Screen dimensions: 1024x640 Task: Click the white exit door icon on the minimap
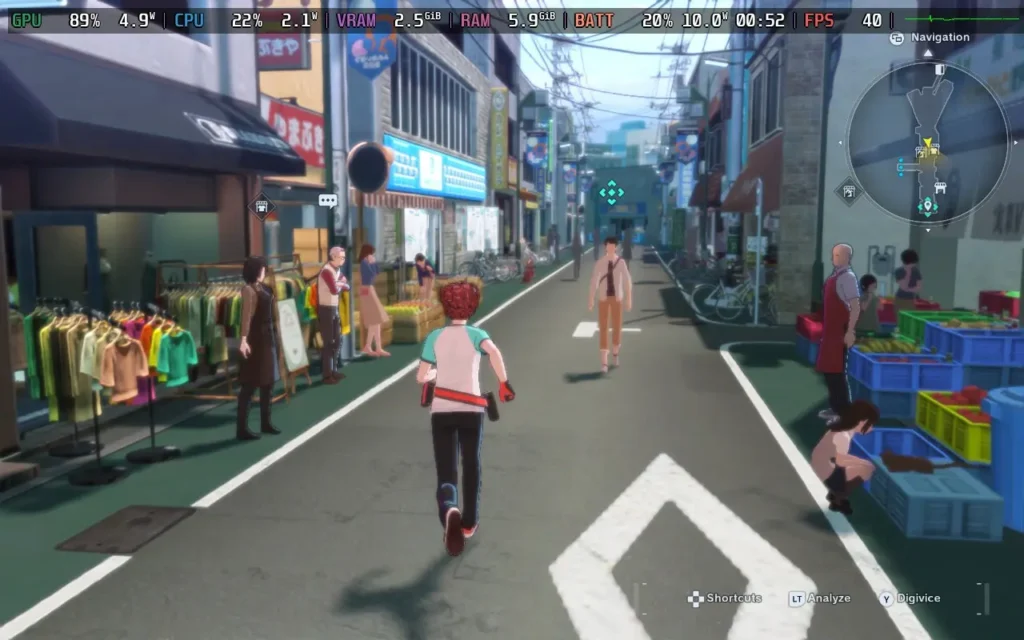(939, 68)
